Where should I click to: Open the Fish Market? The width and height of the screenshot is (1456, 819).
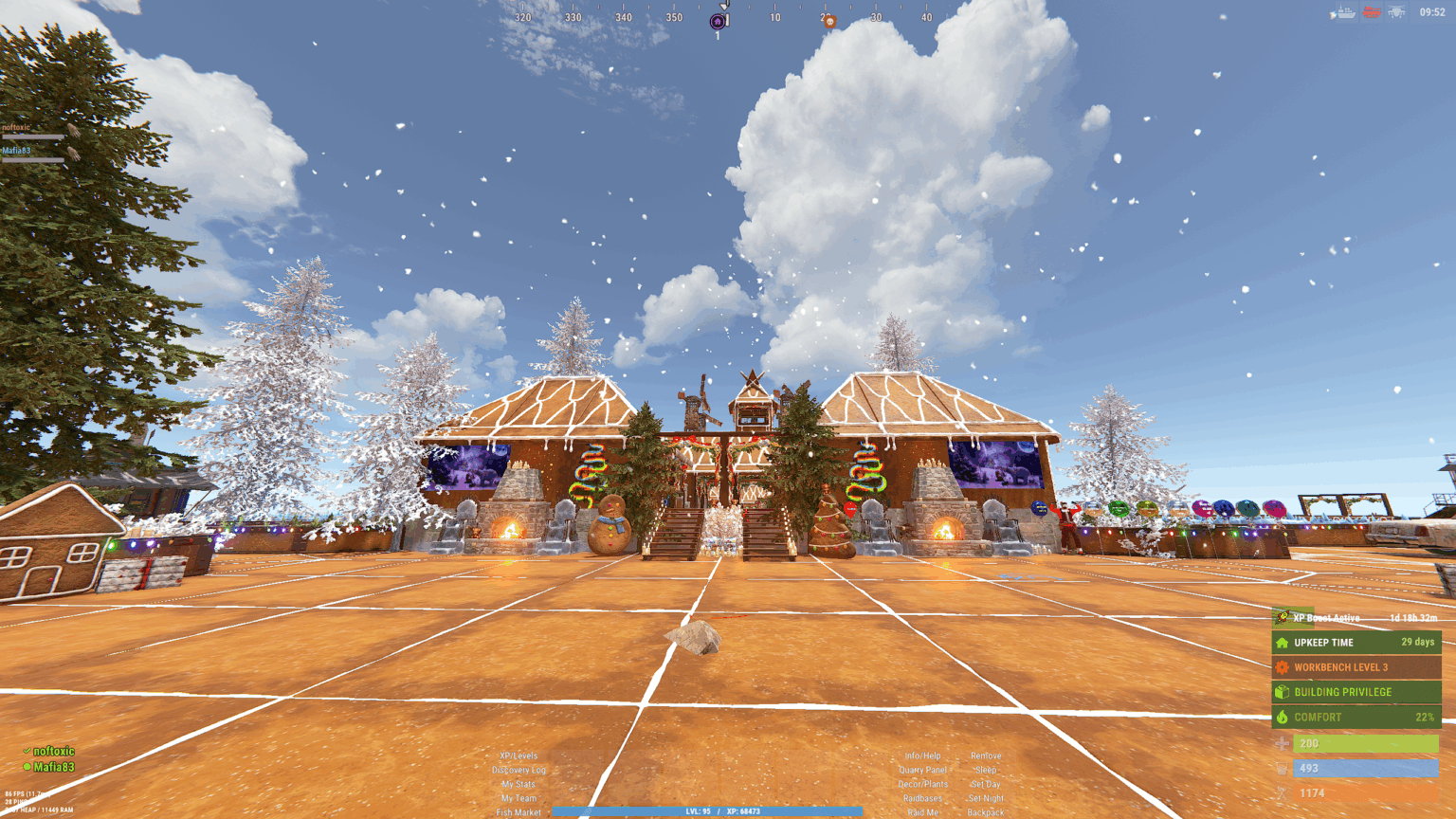coord(519,812)
